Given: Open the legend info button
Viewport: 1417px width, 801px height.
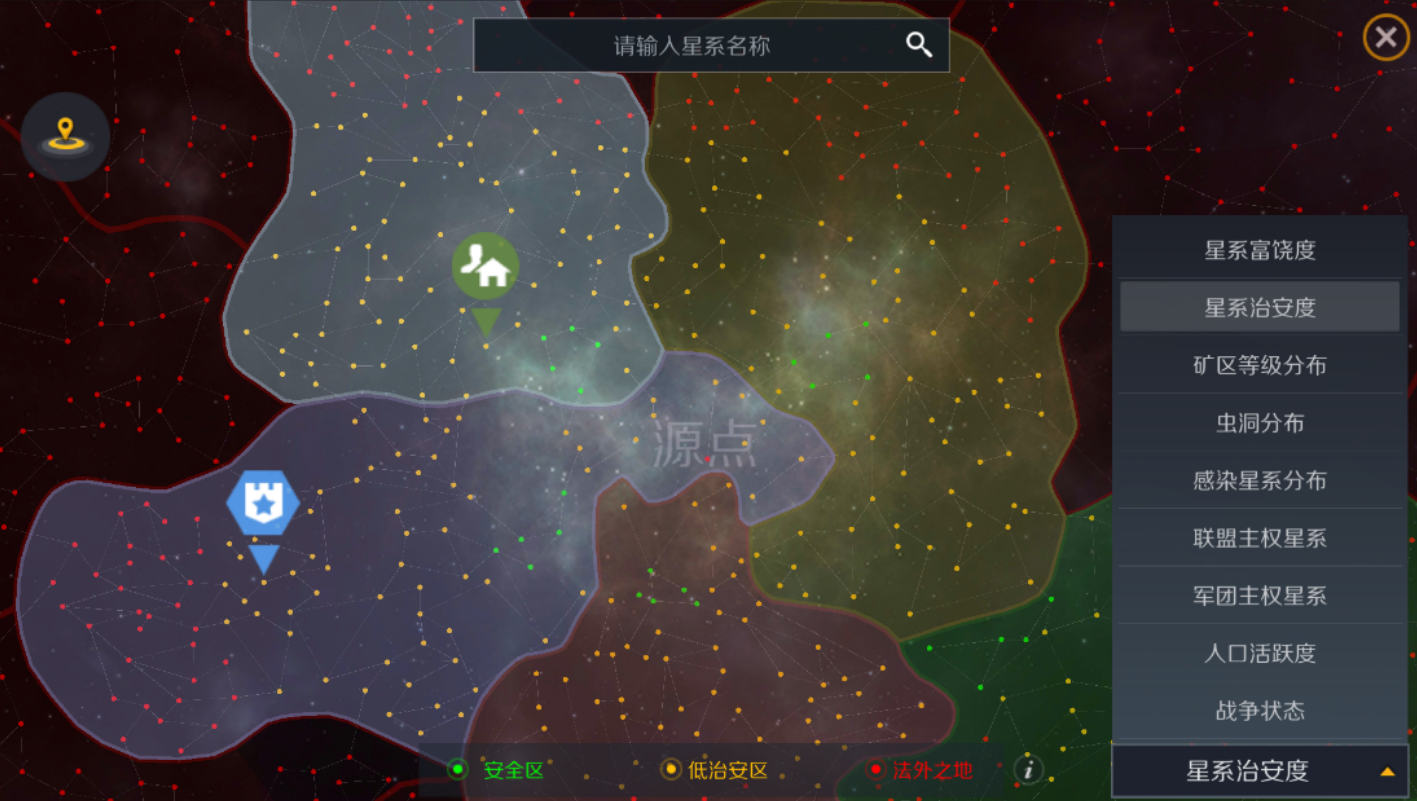Looking at the screenshot, I should (1028, 769).
